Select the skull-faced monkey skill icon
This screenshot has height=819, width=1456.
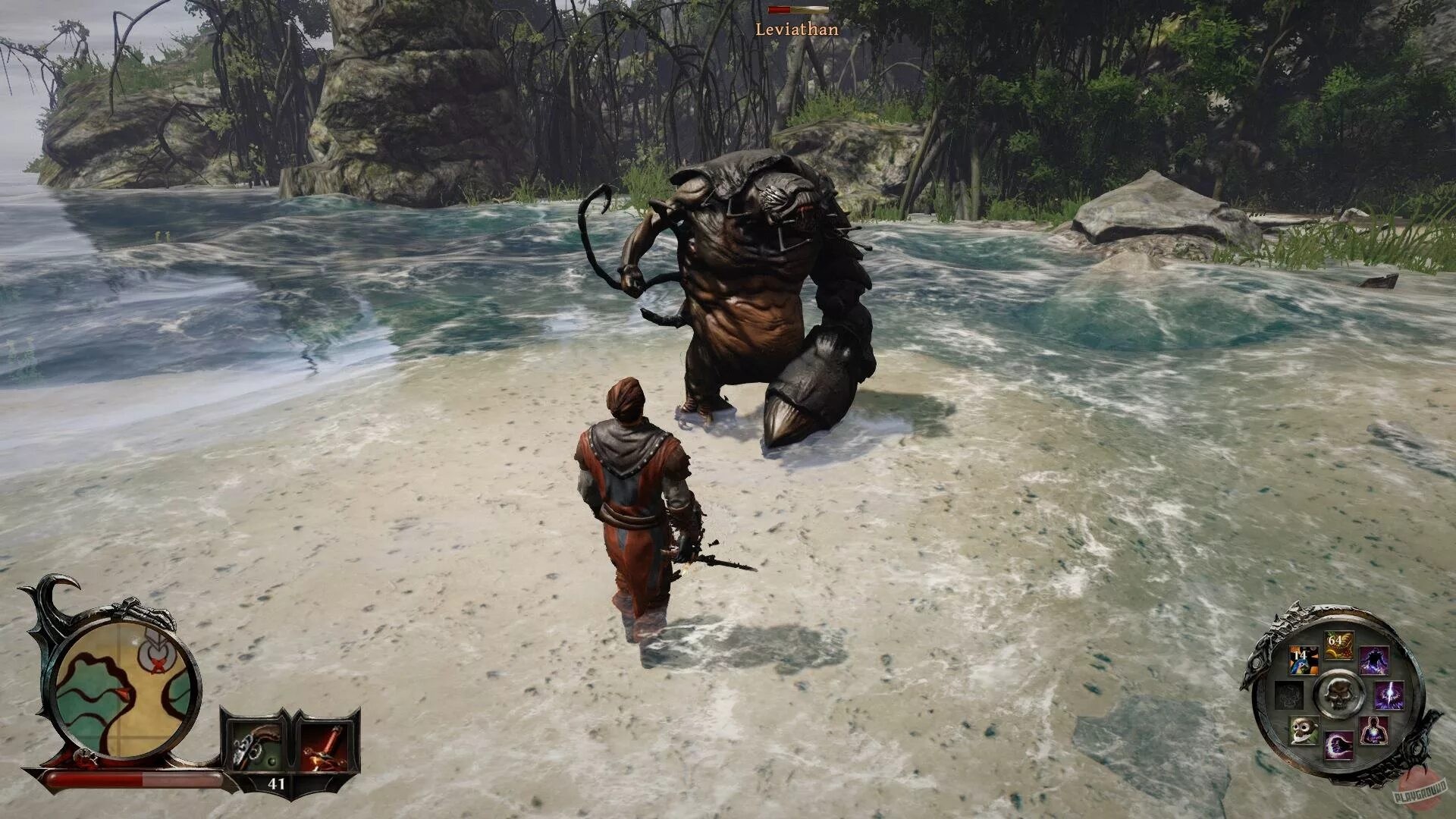coord(1304,730)
